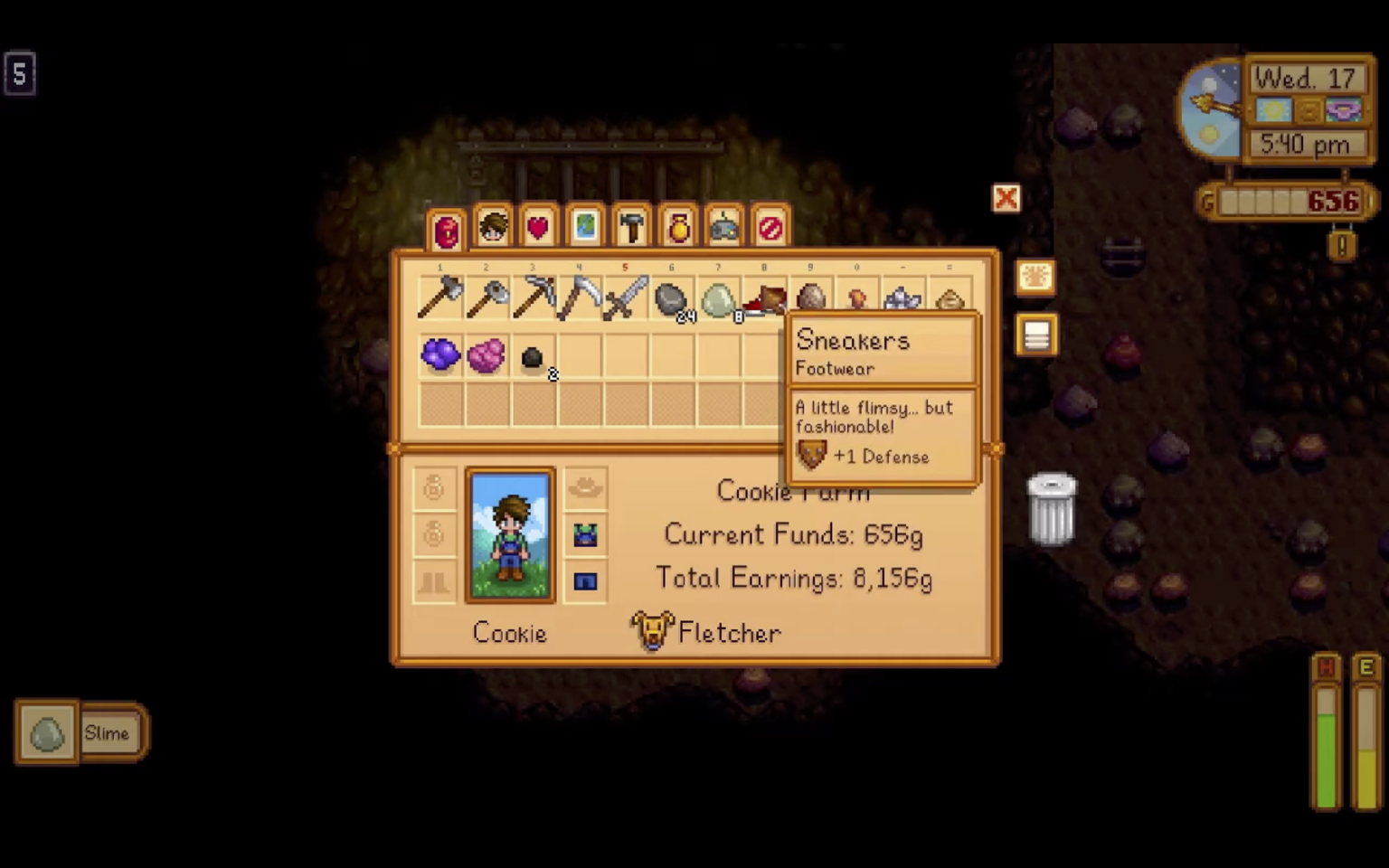The width and height of the screenshot is (1389, 868).
Task: Switch to the Crafting tab
Action: click(x=631, y=226)
